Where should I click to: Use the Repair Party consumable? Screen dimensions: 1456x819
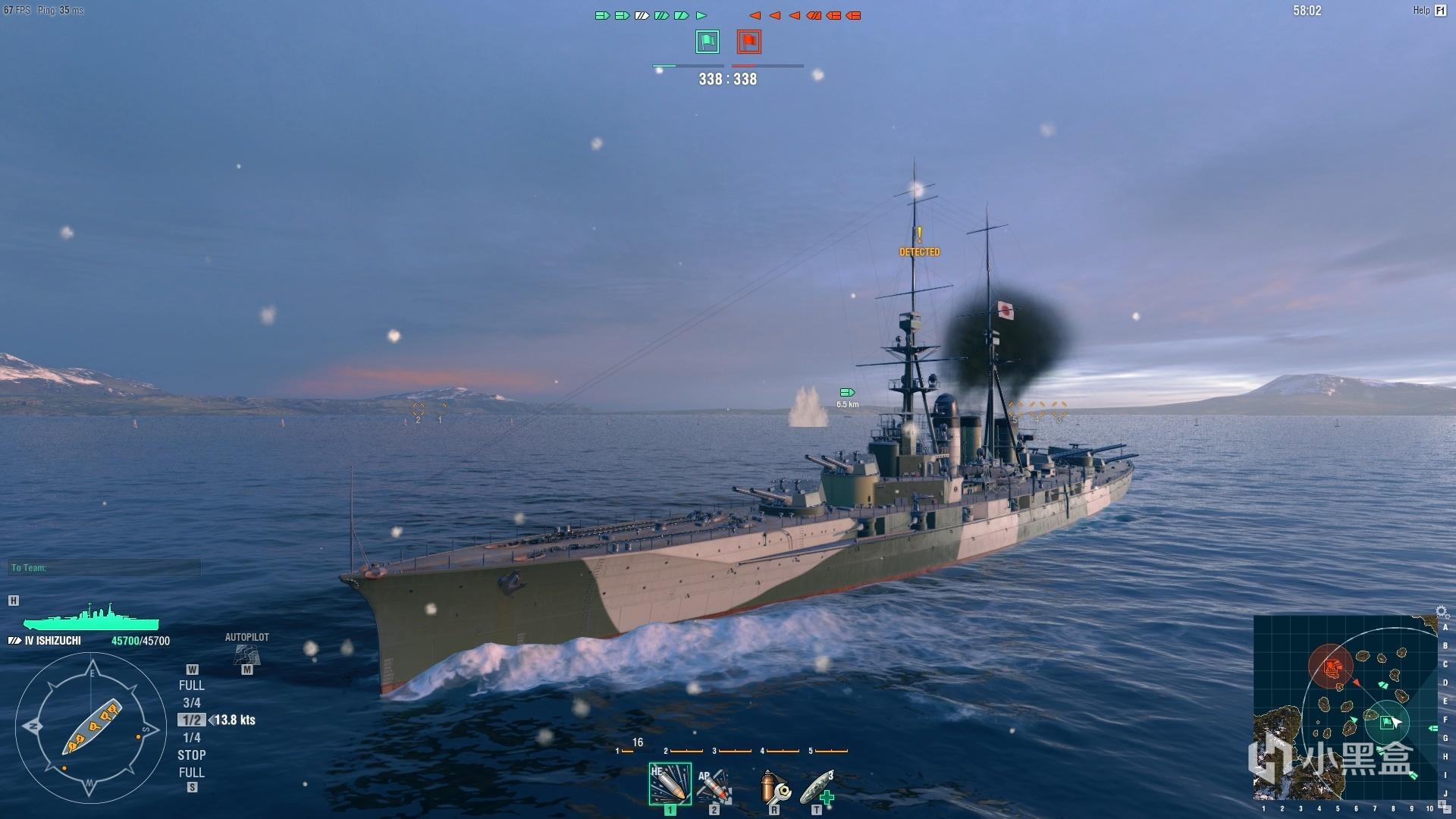coord(817,787)
